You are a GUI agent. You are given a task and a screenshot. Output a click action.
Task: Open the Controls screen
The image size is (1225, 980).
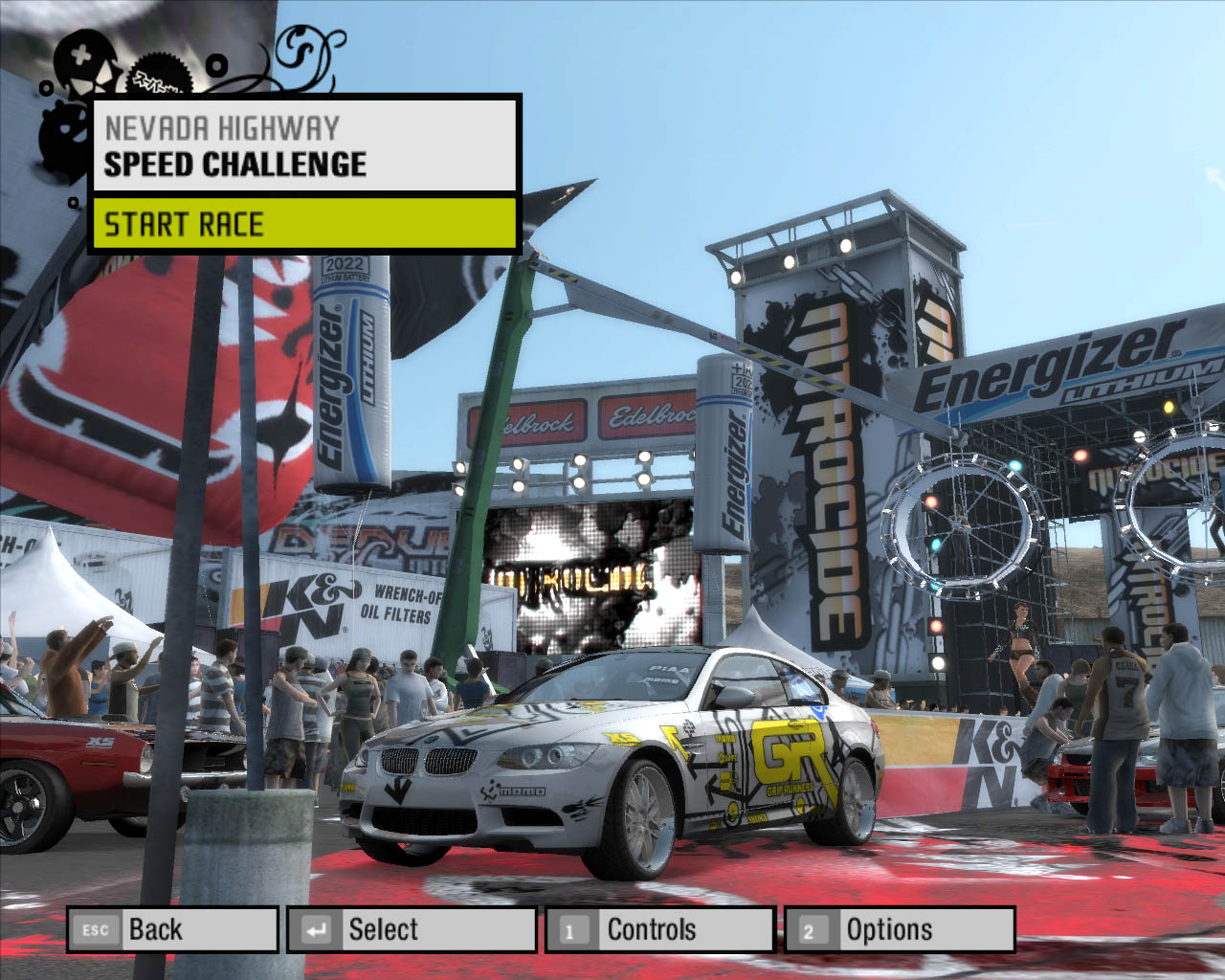pyautogui.click(x=659, y=929)
